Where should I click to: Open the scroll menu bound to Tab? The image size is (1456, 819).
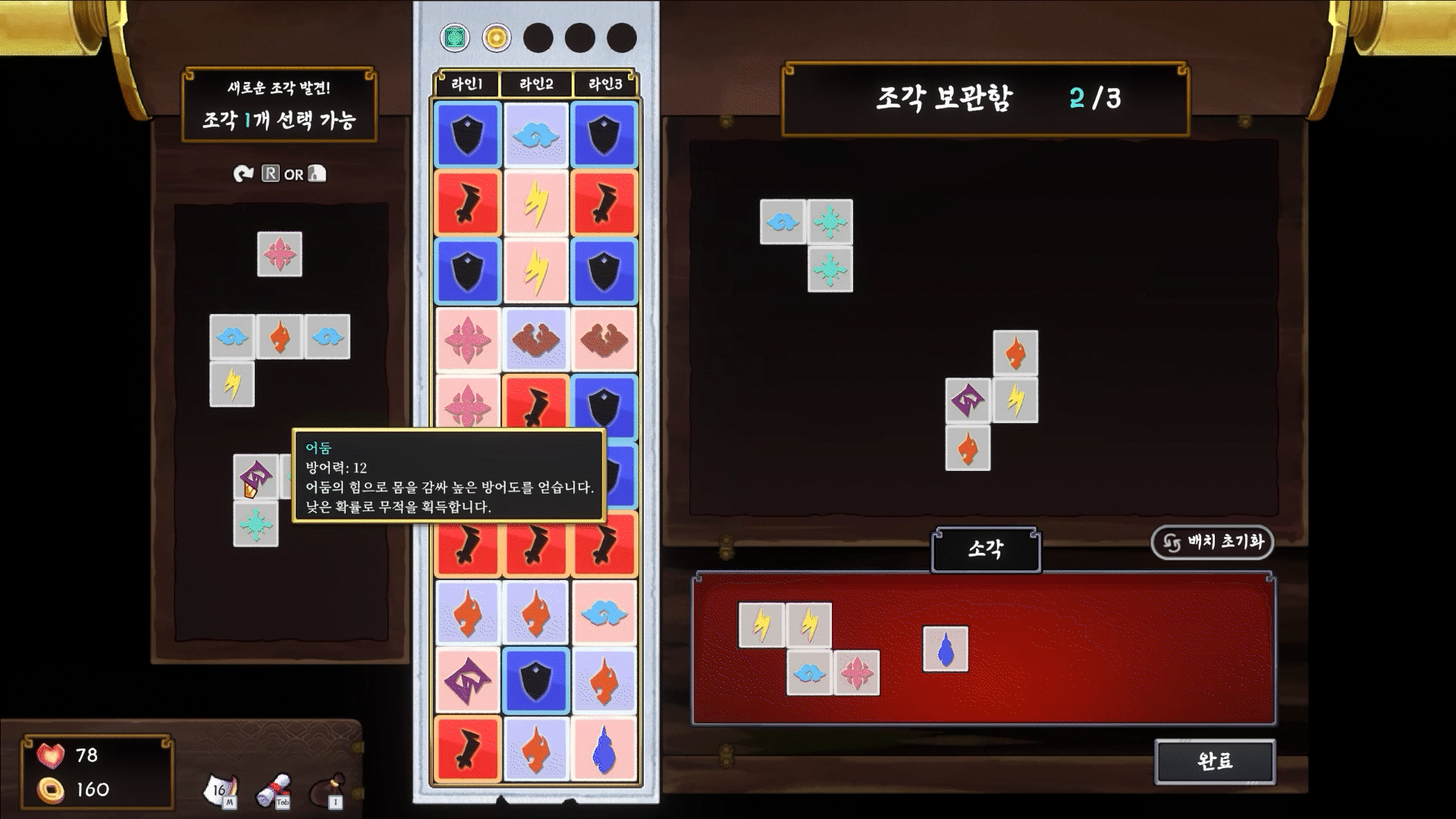[x=274, y=789]
